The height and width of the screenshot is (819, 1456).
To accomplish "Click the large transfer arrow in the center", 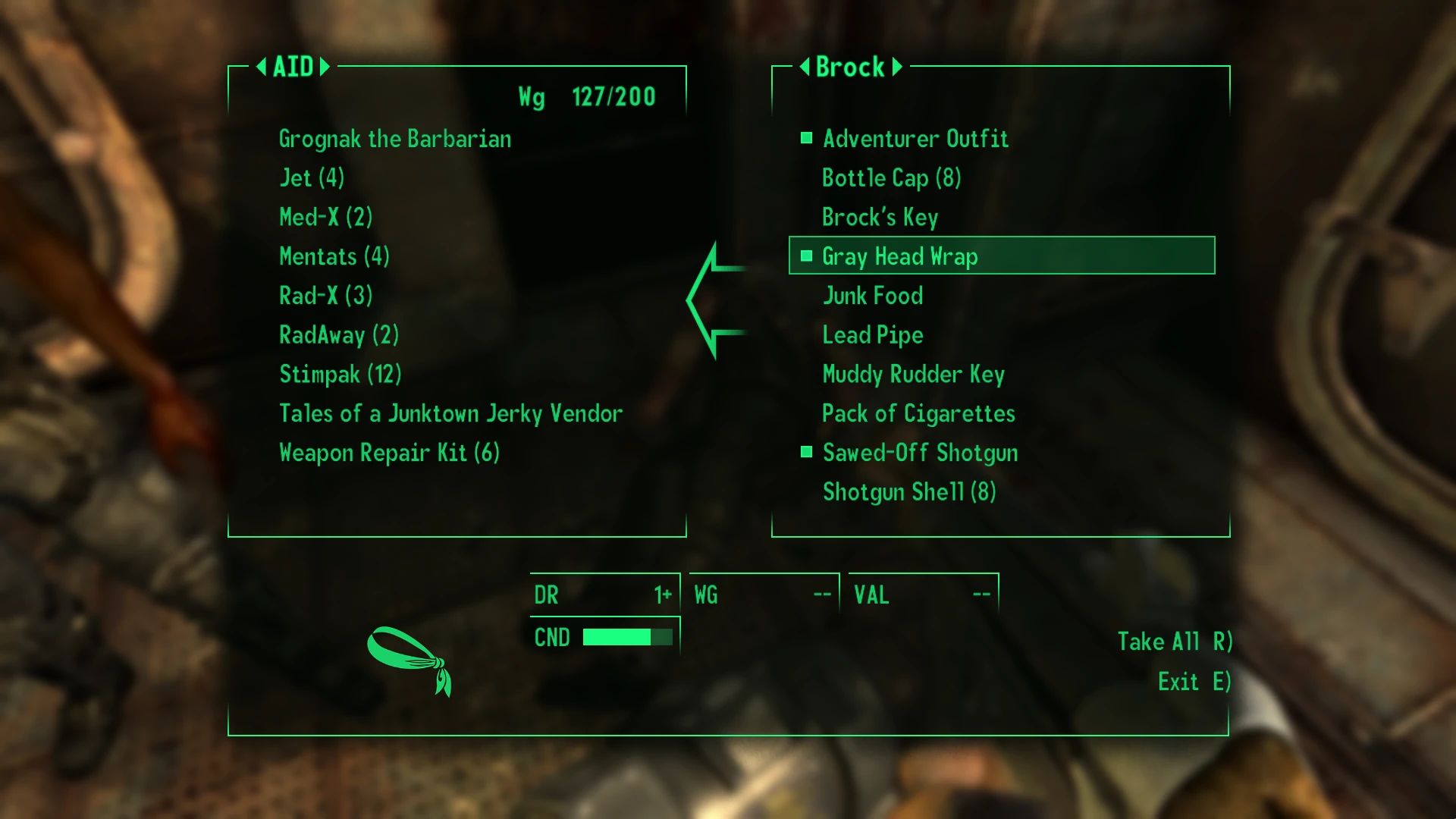I will click(x=713, y=300).
